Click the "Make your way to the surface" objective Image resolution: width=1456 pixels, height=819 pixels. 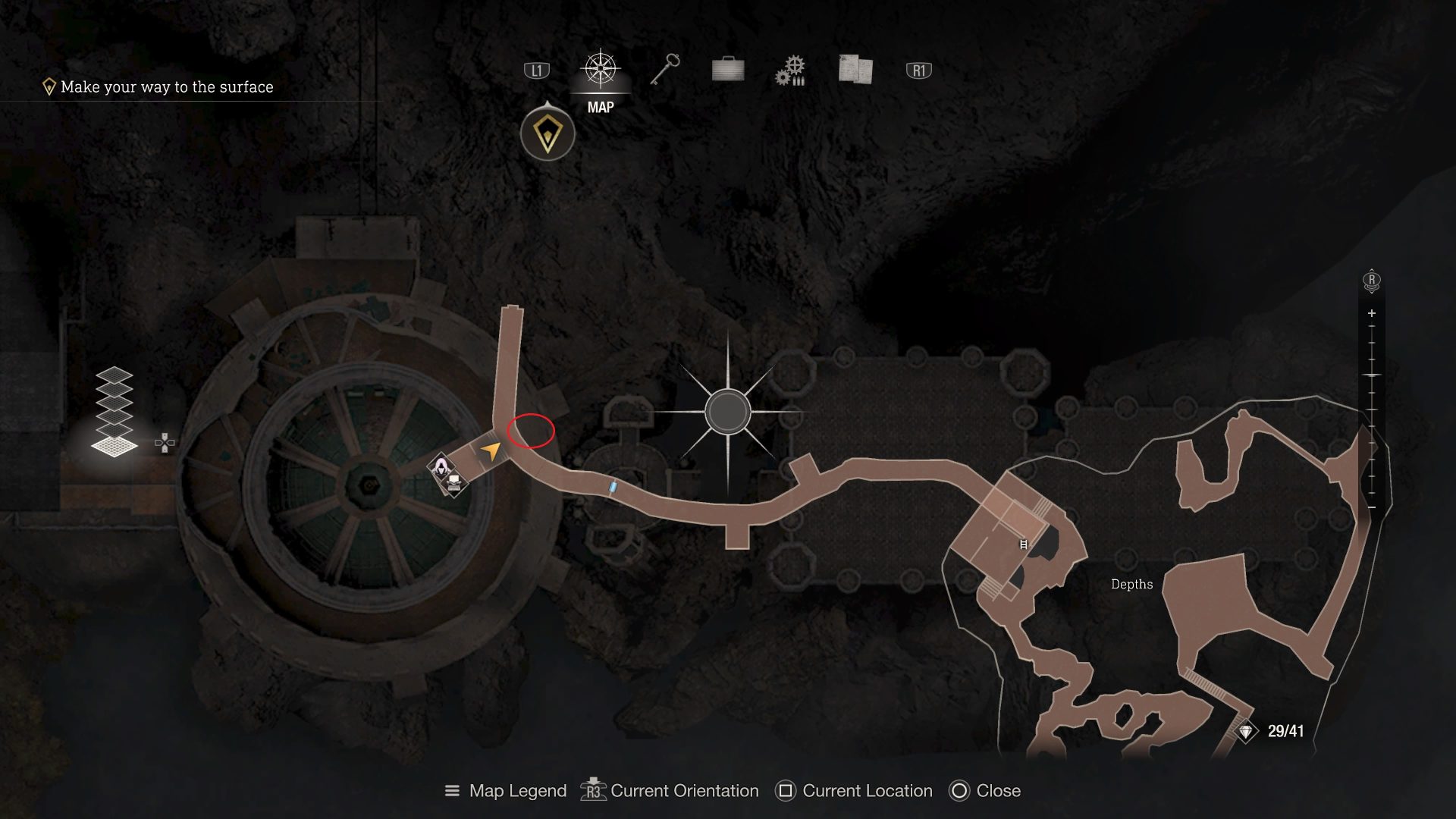click(167, 87)
